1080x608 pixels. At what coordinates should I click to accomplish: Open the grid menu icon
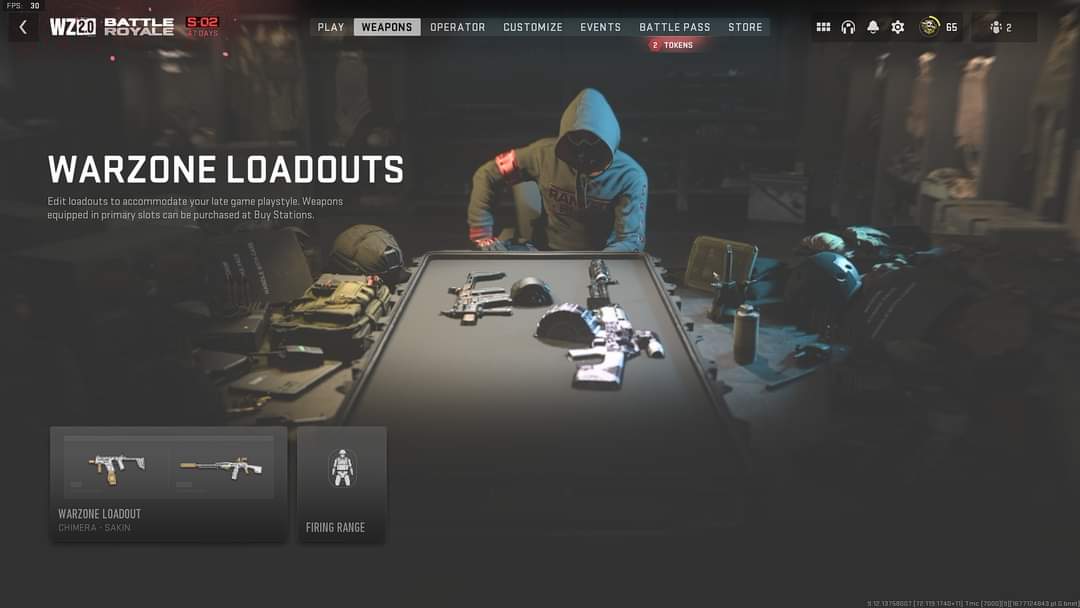(x=824, y=27)
